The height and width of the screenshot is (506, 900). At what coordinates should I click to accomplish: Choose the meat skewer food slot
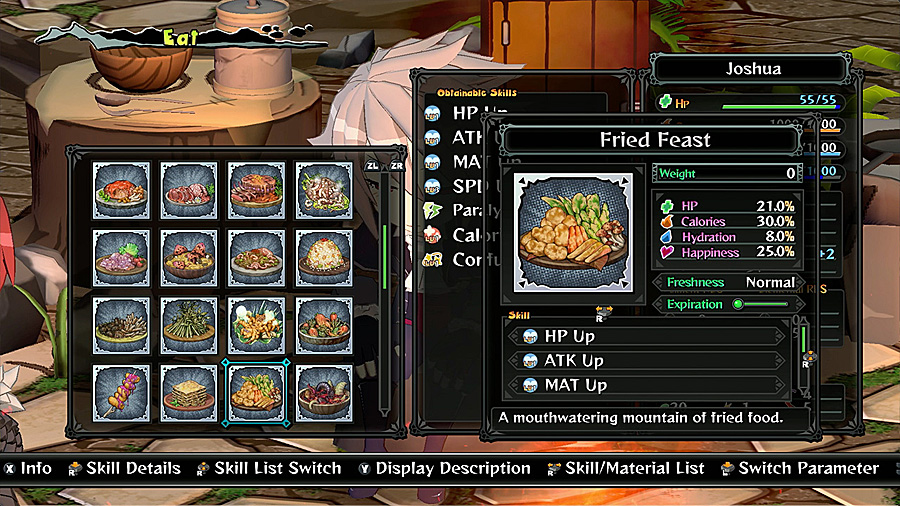(121, 393)
